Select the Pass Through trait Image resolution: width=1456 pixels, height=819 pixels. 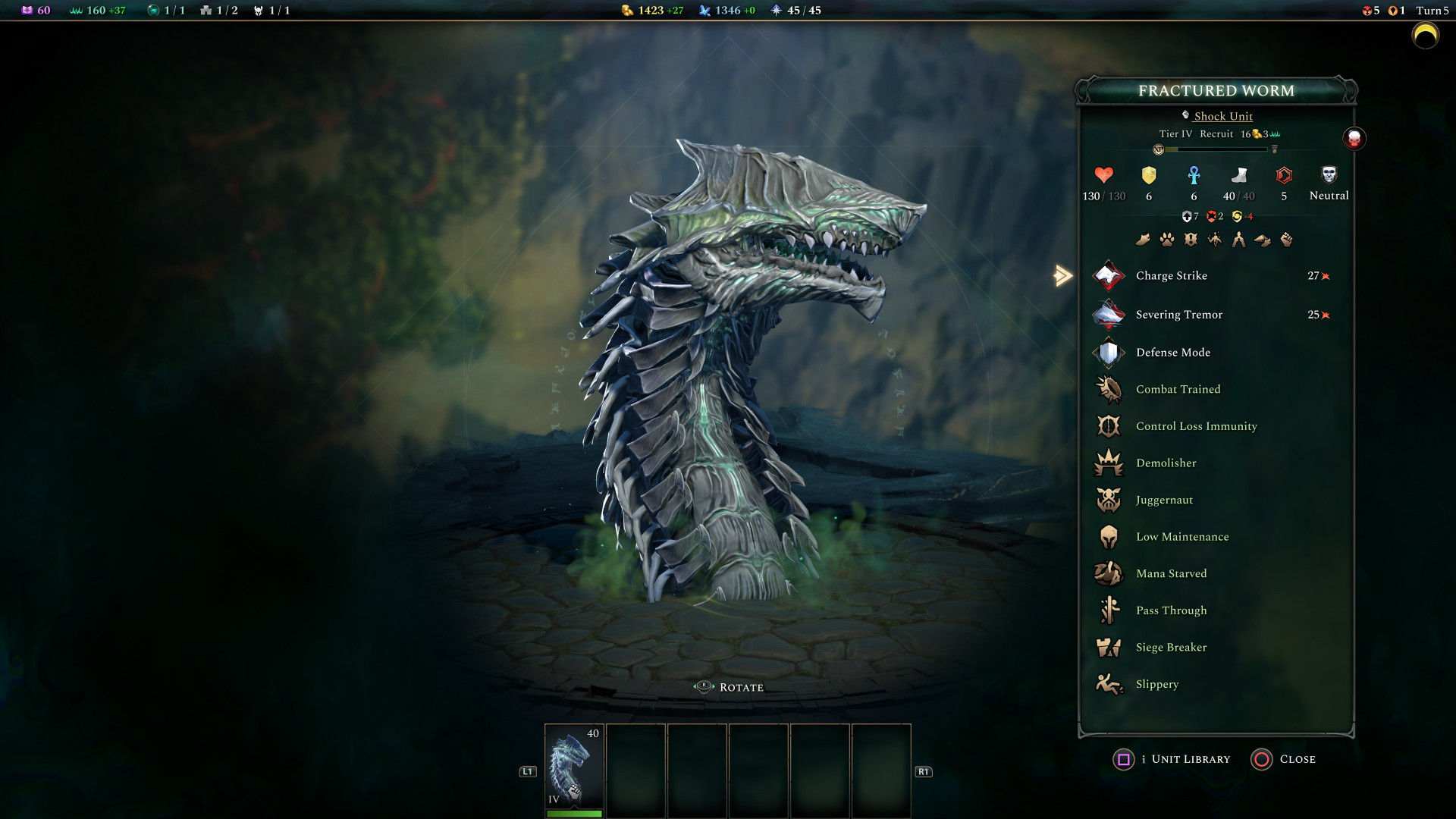point(1171,610)
